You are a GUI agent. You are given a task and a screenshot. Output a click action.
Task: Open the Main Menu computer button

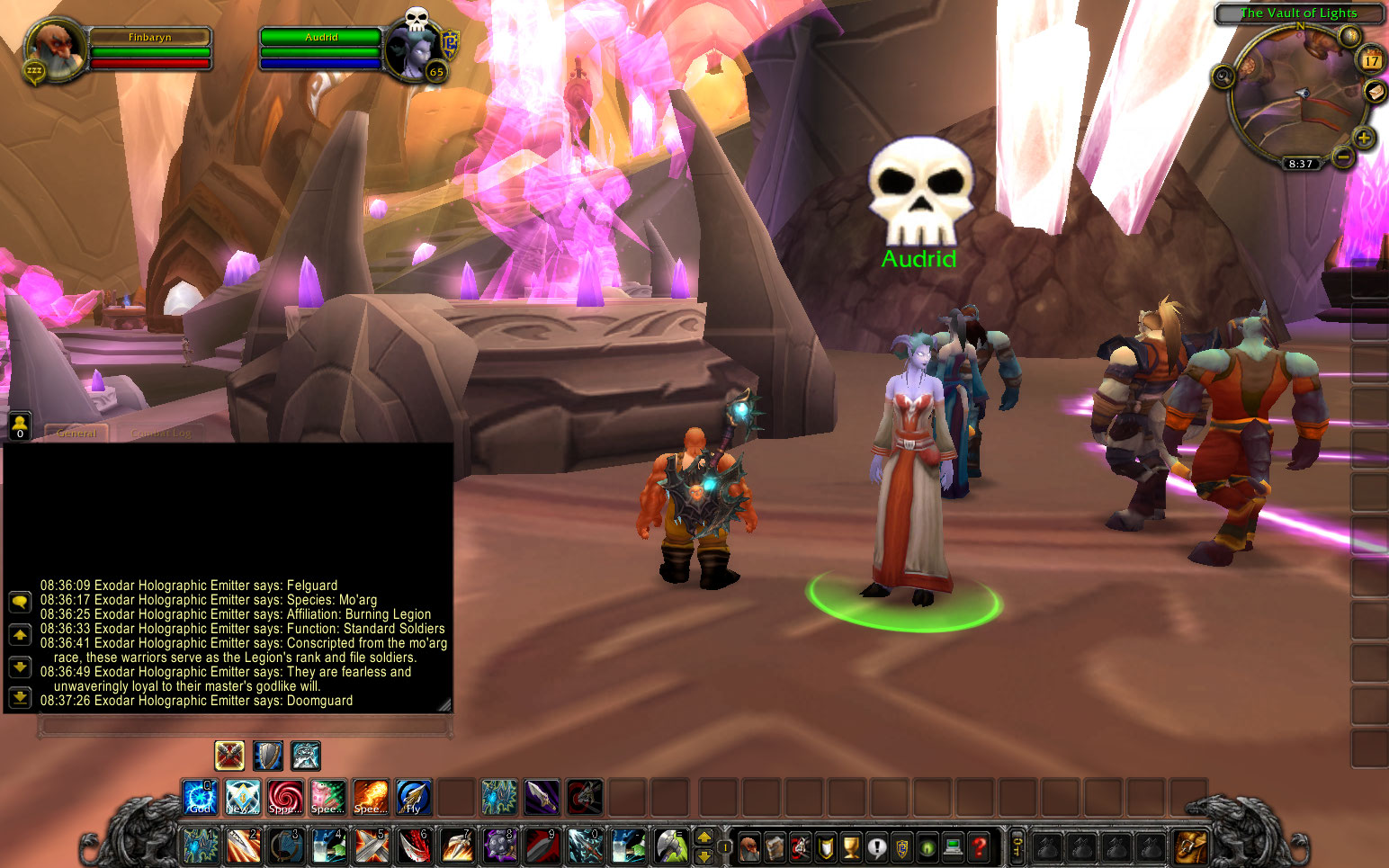tap(952, 848)
